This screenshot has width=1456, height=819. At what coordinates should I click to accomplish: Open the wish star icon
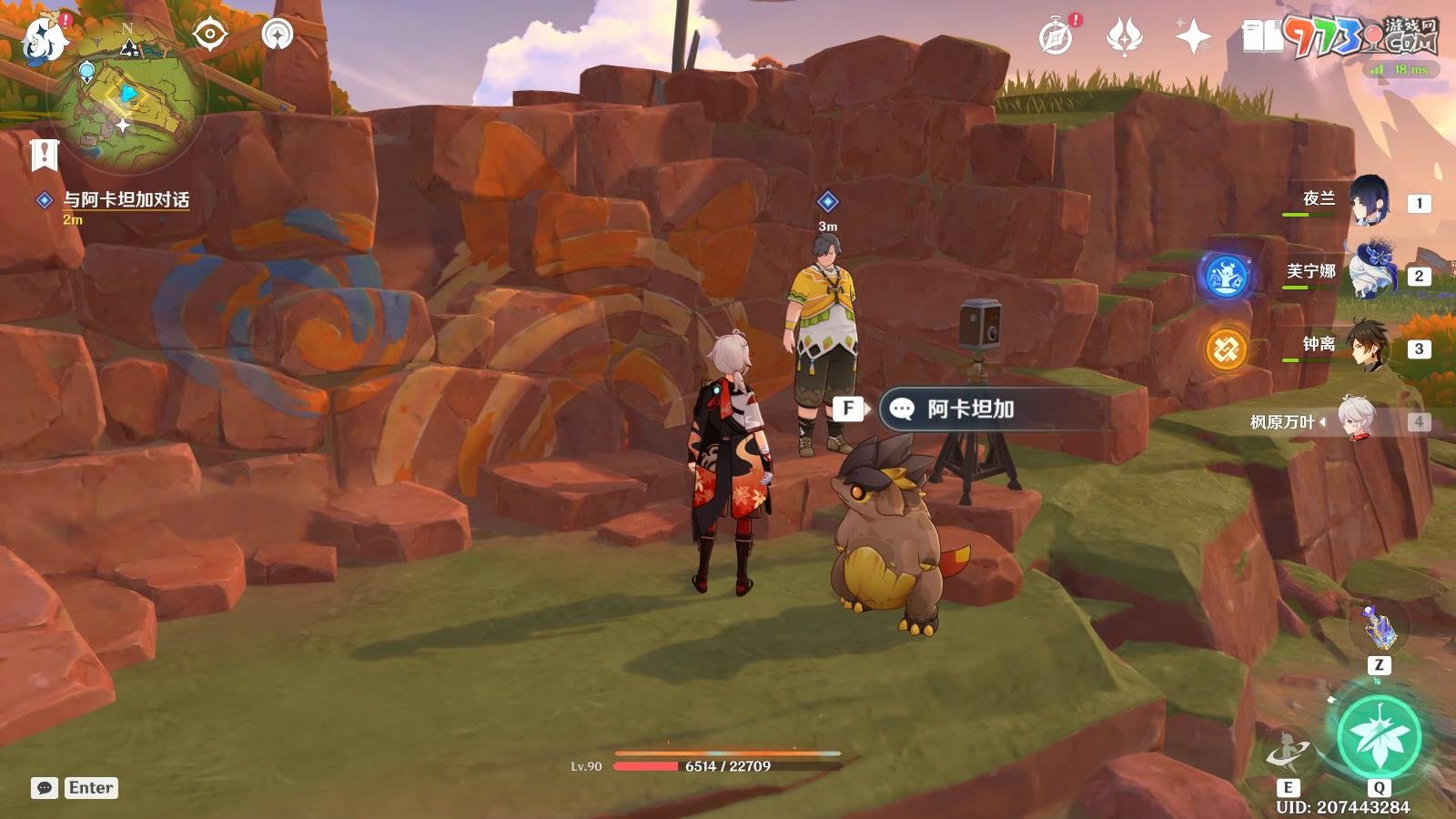point(1193,37)
